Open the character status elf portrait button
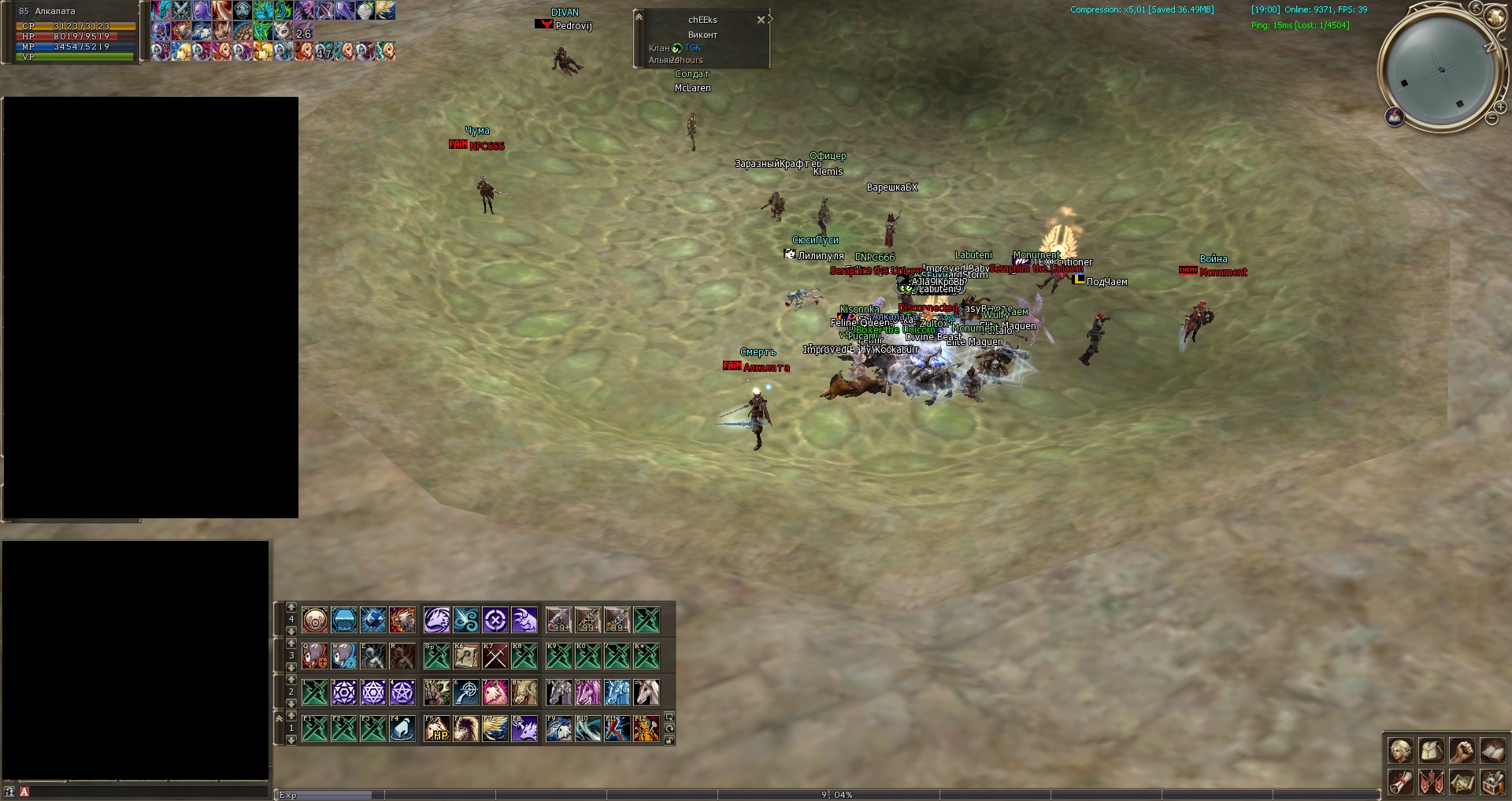The height and width of the screenshot is (801, 1512). pos(1400,751)
